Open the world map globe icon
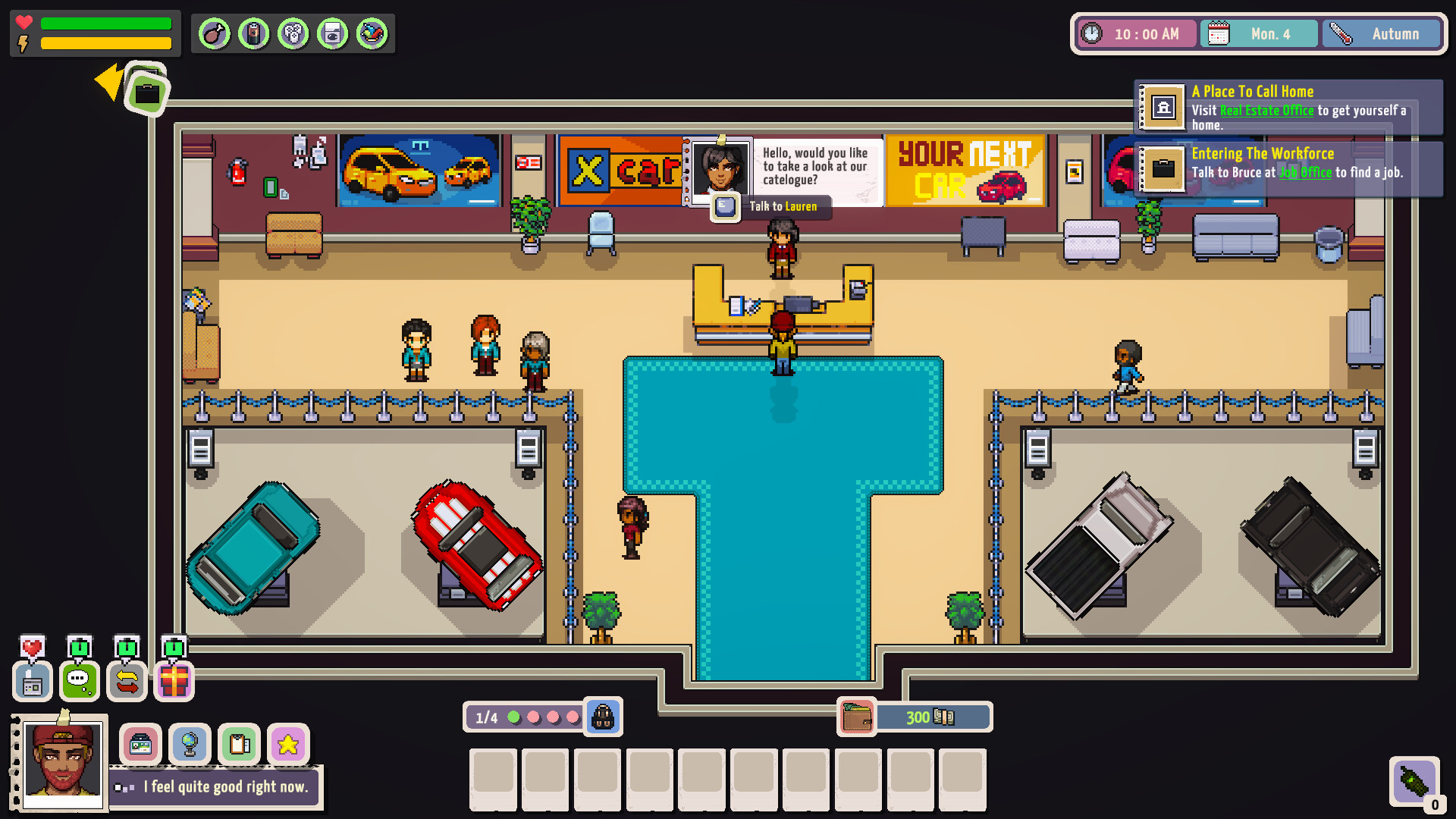1456x819 pixels. point(190,744)
